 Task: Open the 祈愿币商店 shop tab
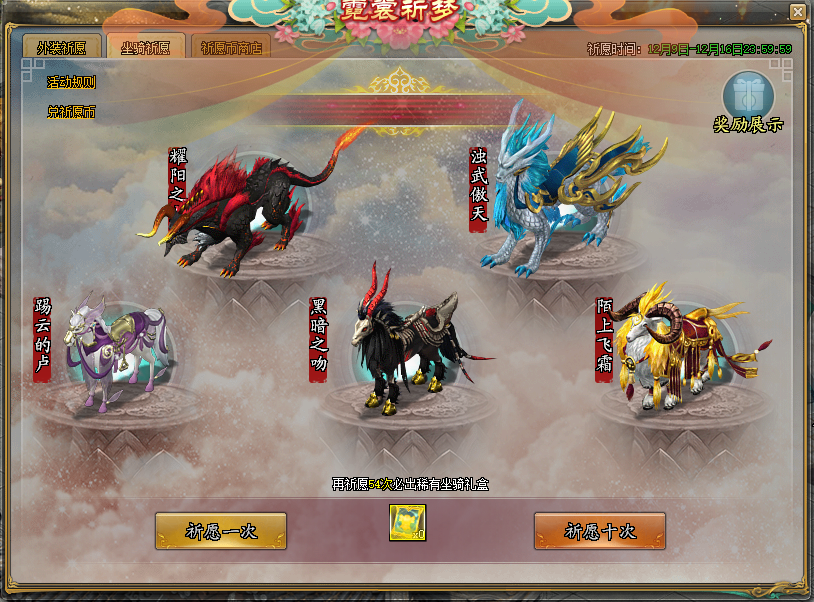229,47
